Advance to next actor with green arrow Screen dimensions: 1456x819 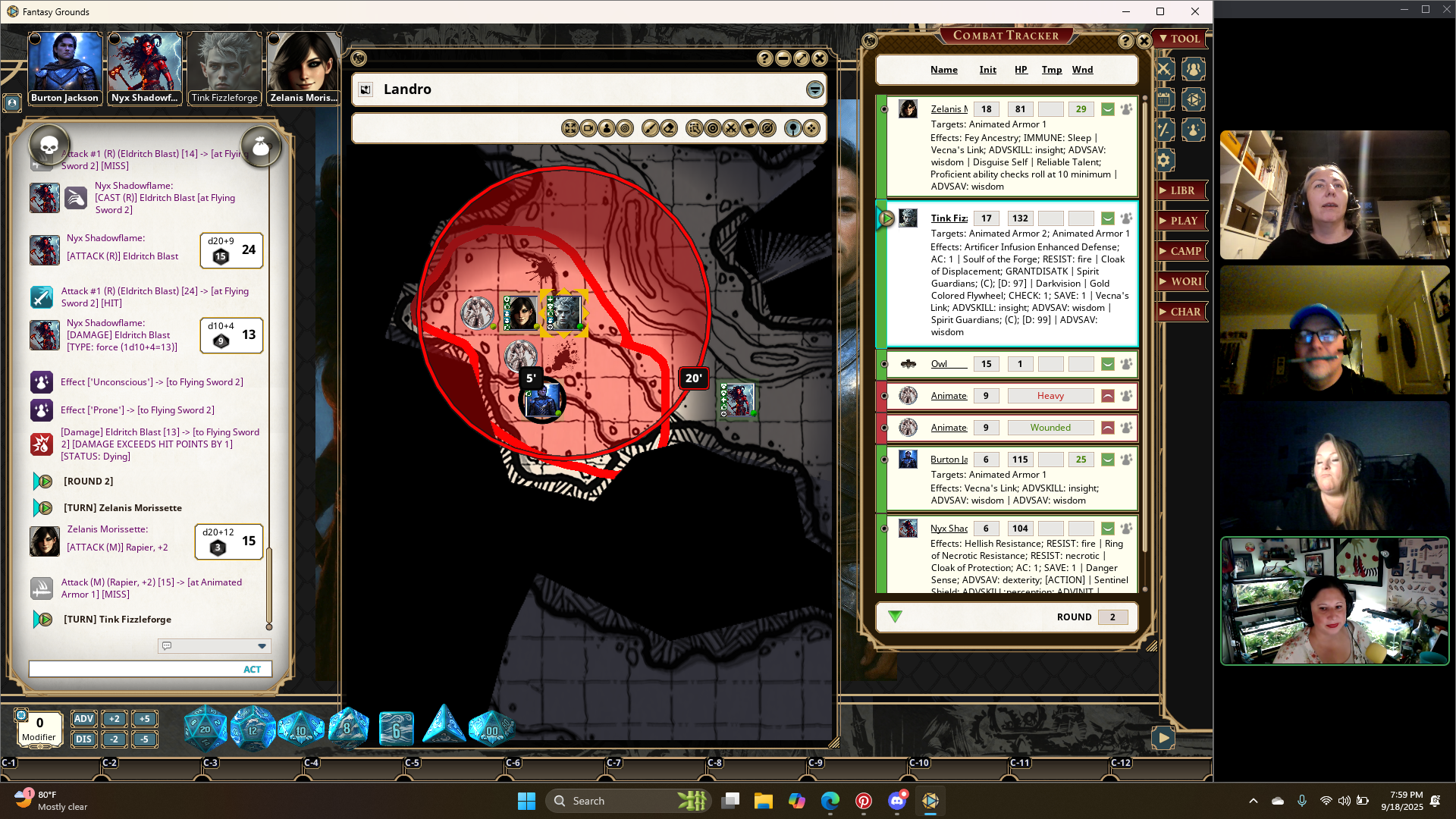895,617
